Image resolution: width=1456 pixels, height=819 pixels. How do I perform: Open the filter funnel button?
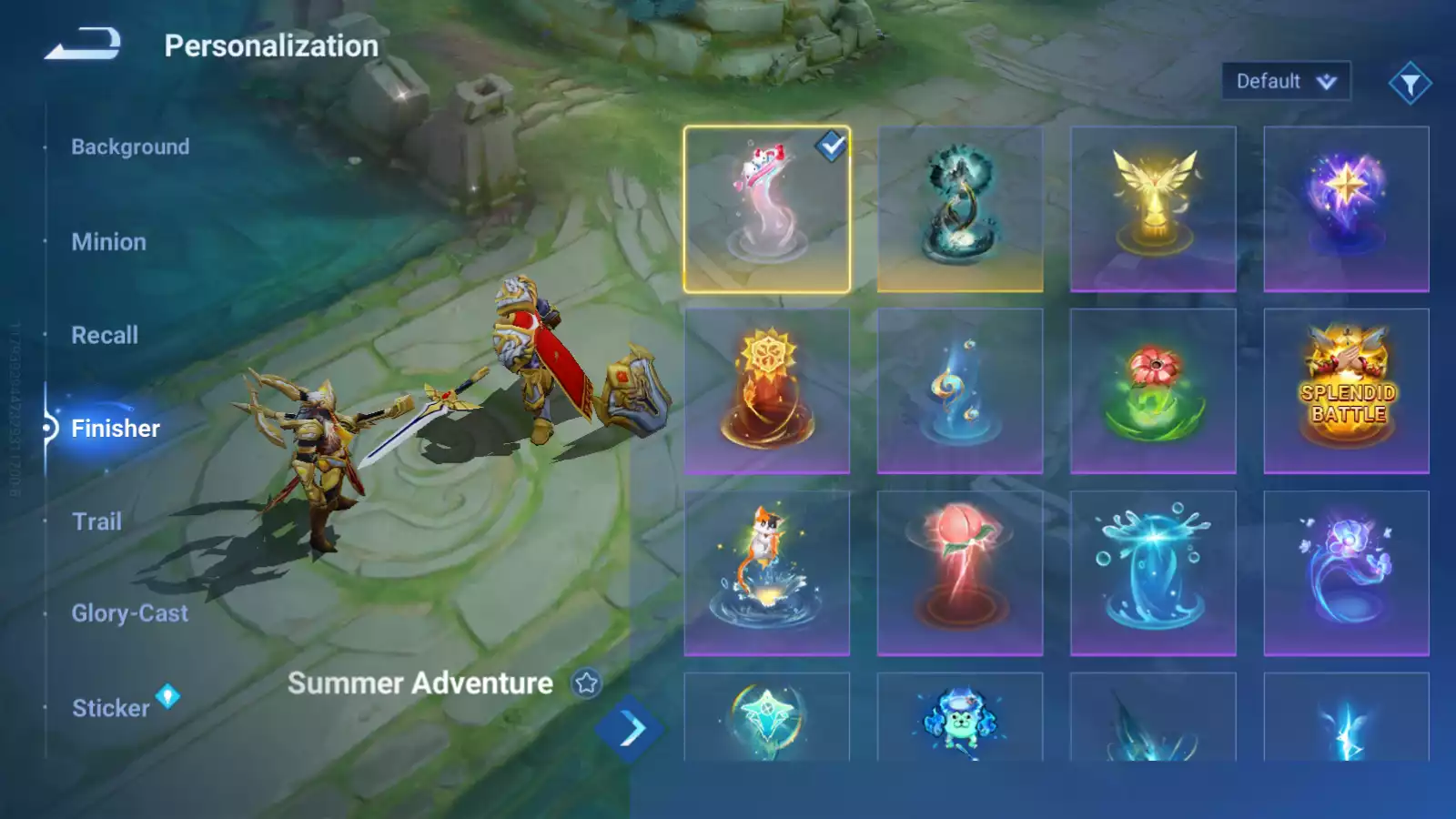coord(1410,84)
